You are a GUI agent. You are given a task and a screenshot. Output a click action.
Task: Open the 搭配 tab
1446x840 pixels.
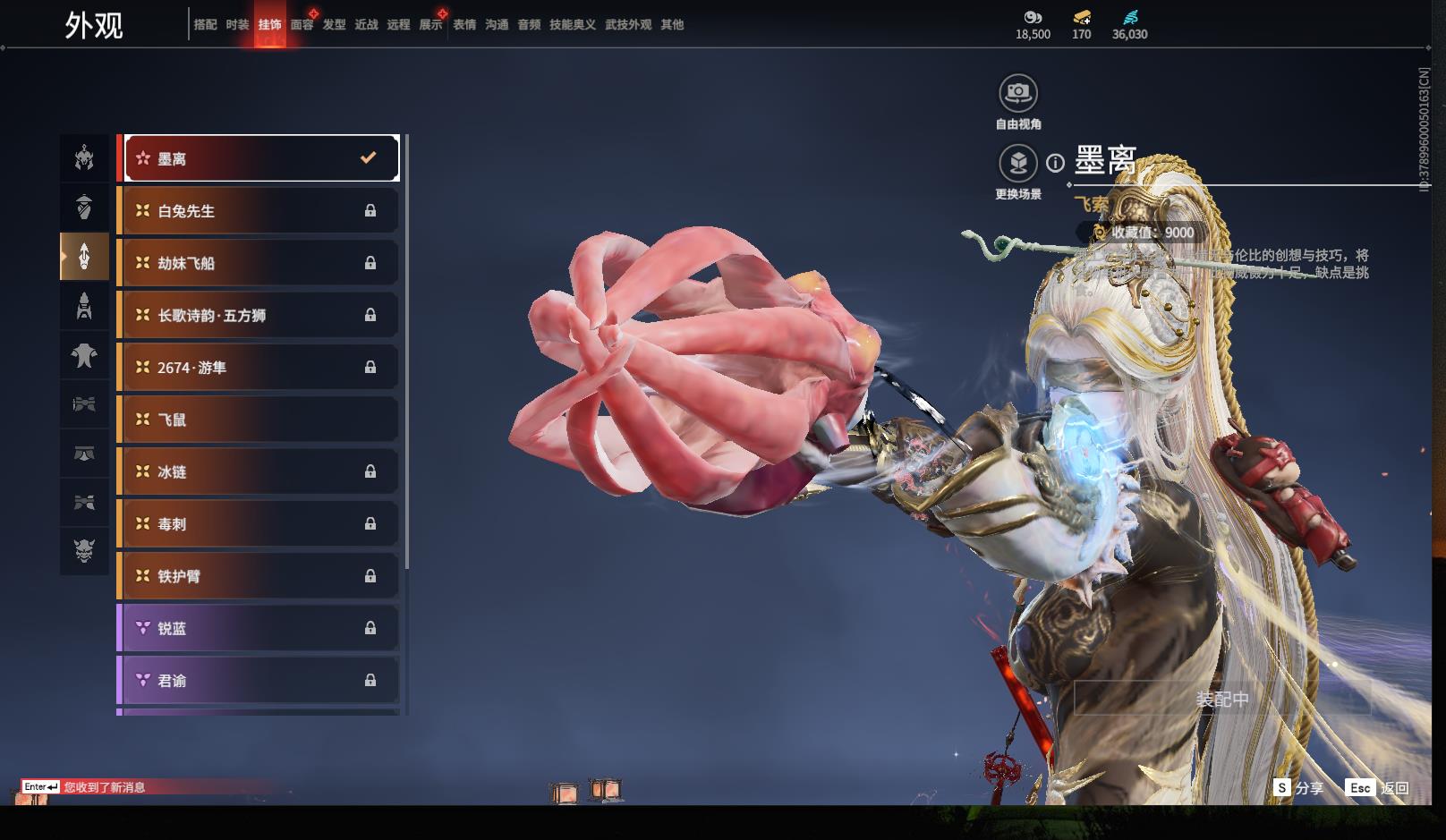(x=205, y=25)
